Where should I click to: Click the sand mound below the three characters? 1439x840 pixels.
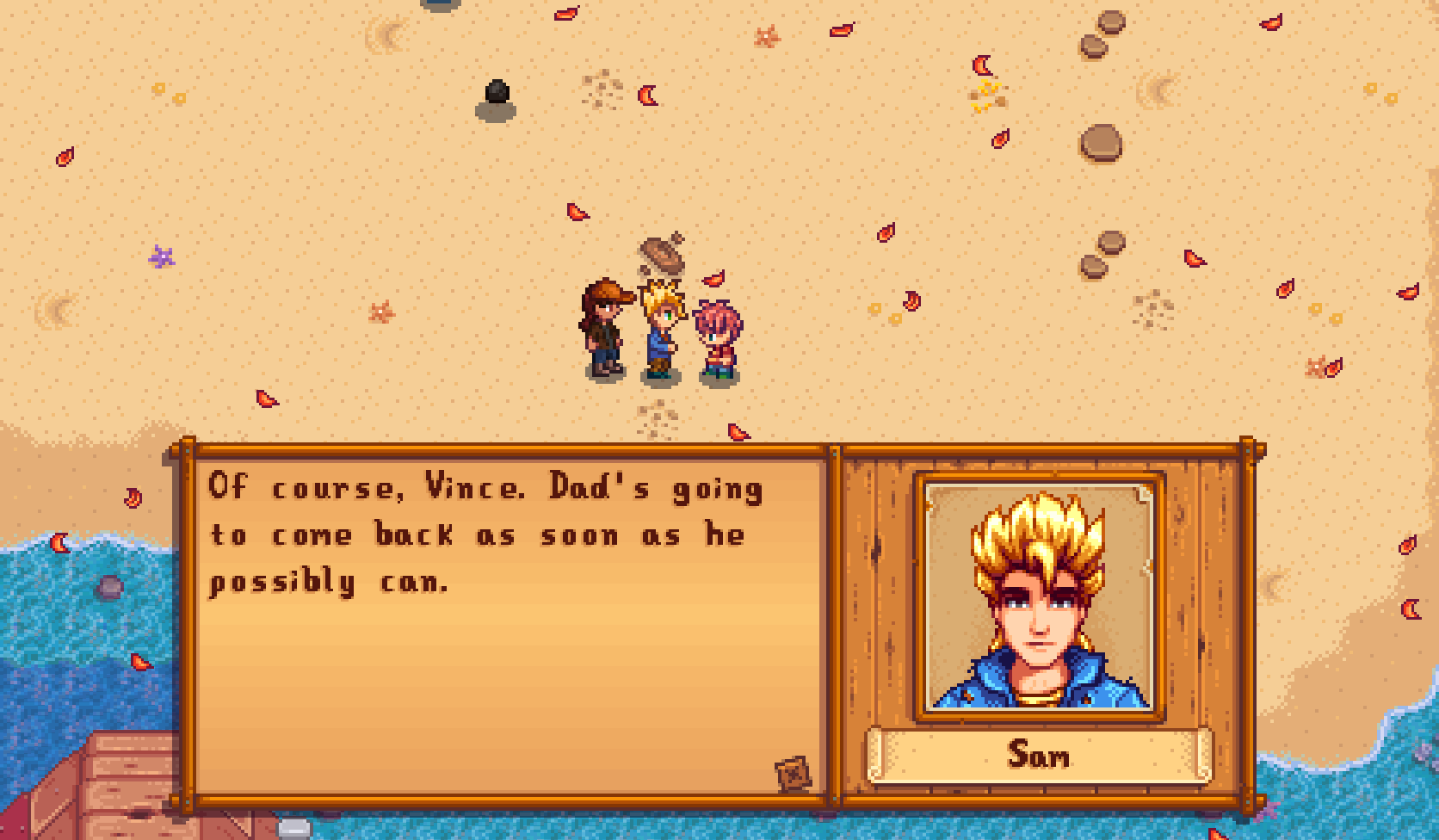[658, 417]
